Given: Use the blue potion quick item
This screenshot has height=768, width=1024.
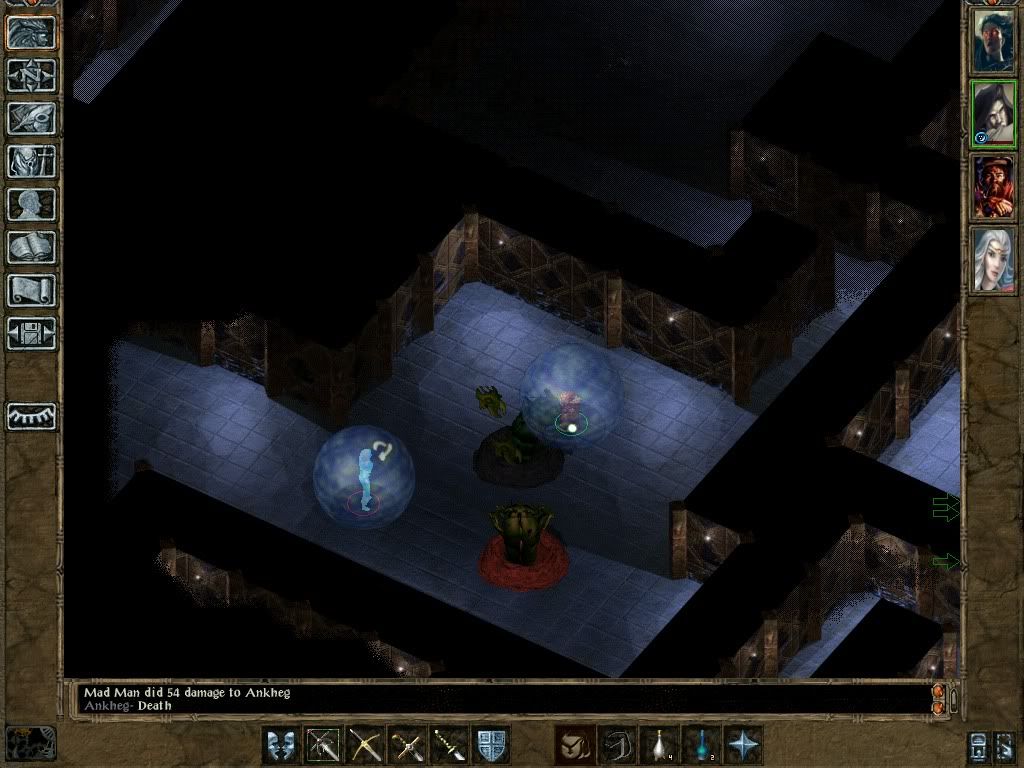Looking at the screenshot, I should (x=701, y=746).
